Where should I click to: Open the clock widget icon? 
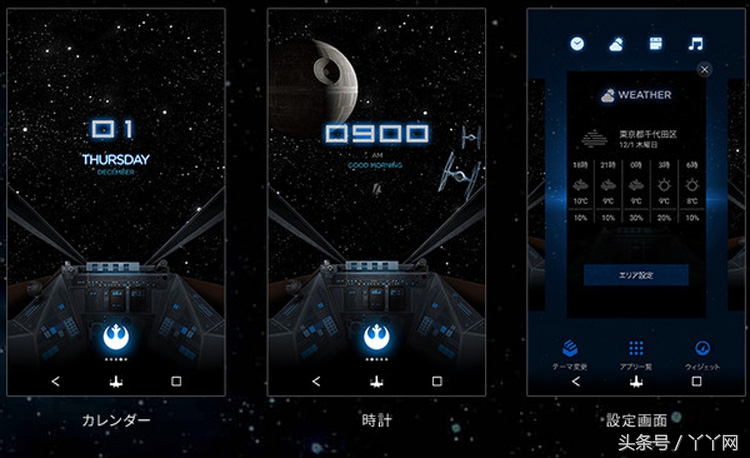[577, 44]
